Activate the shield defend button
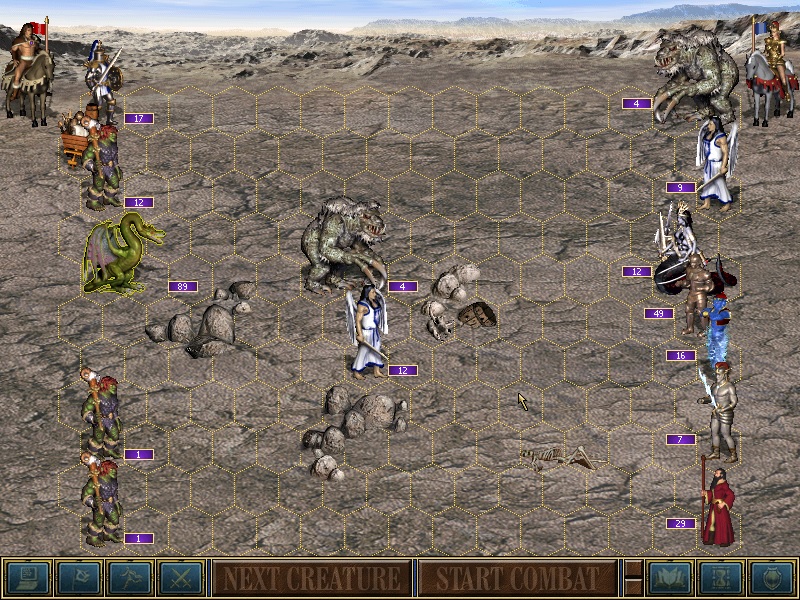Image resolution: width=800 pixels, height=600 pixels. click(x=772, y=578)
